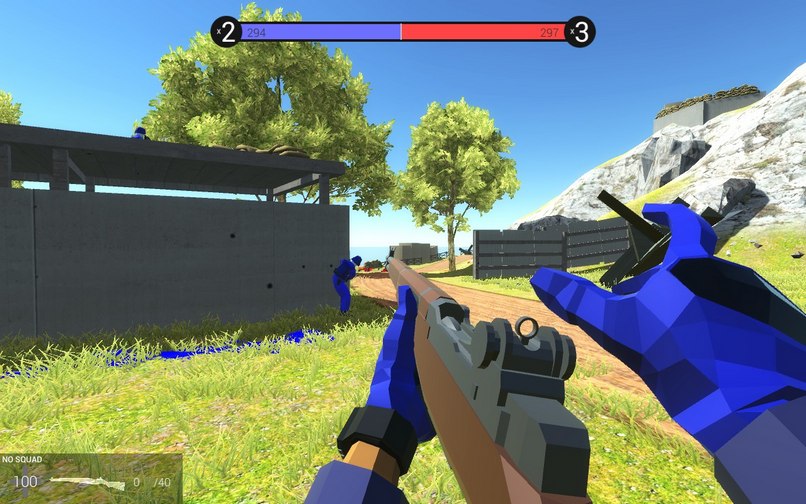This screenshot has height=504, width=806.
Task: Open the NO SQUAD label
Action: [x=20, y=460]
